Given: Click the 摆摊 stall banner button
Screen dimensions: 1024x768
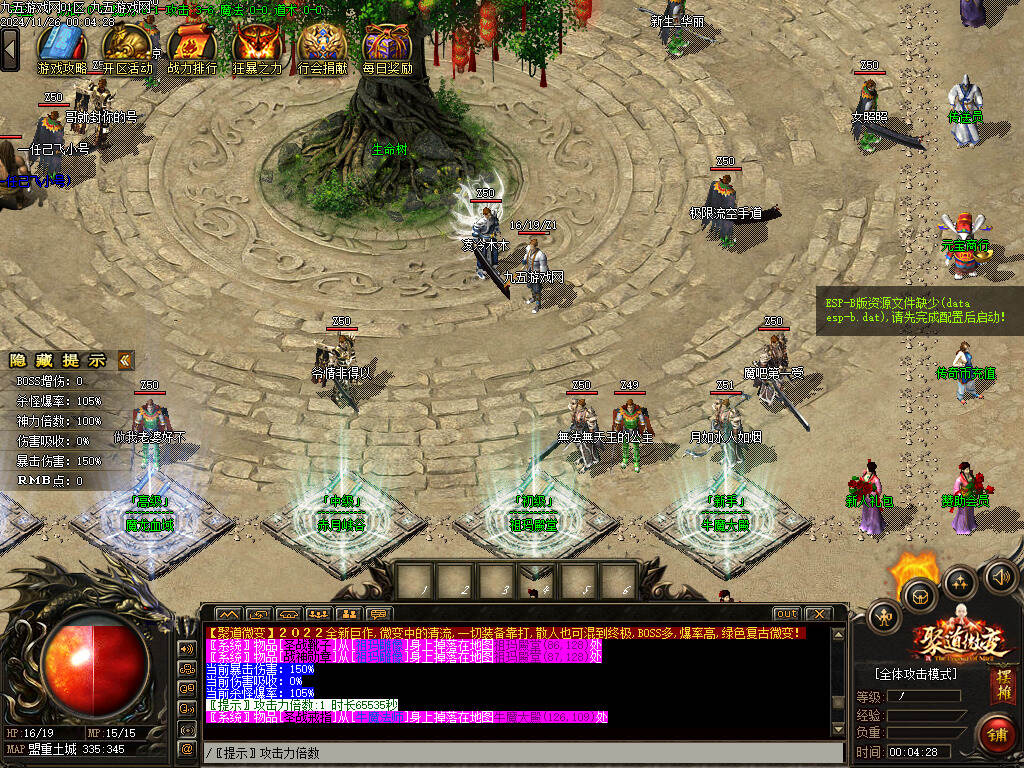Looking at the screenshot, I should click(x=1002, y=686).
